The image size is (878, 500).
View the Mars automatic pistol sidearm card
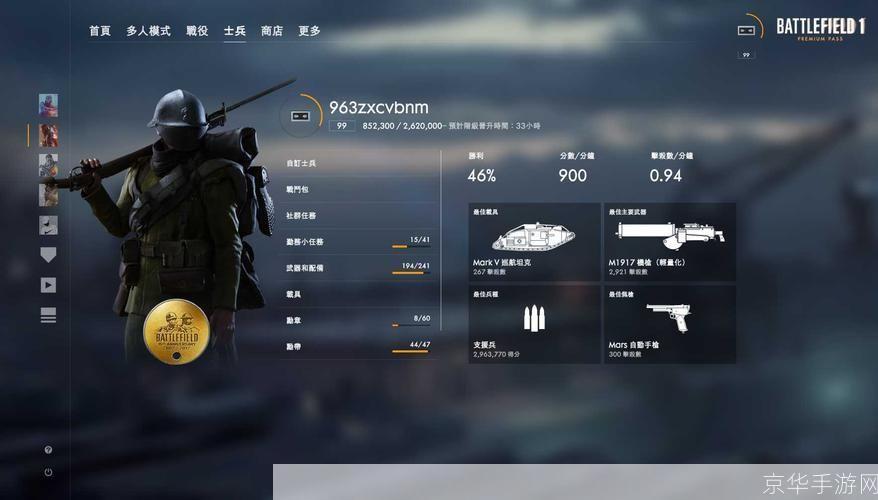tap(670, 324)
